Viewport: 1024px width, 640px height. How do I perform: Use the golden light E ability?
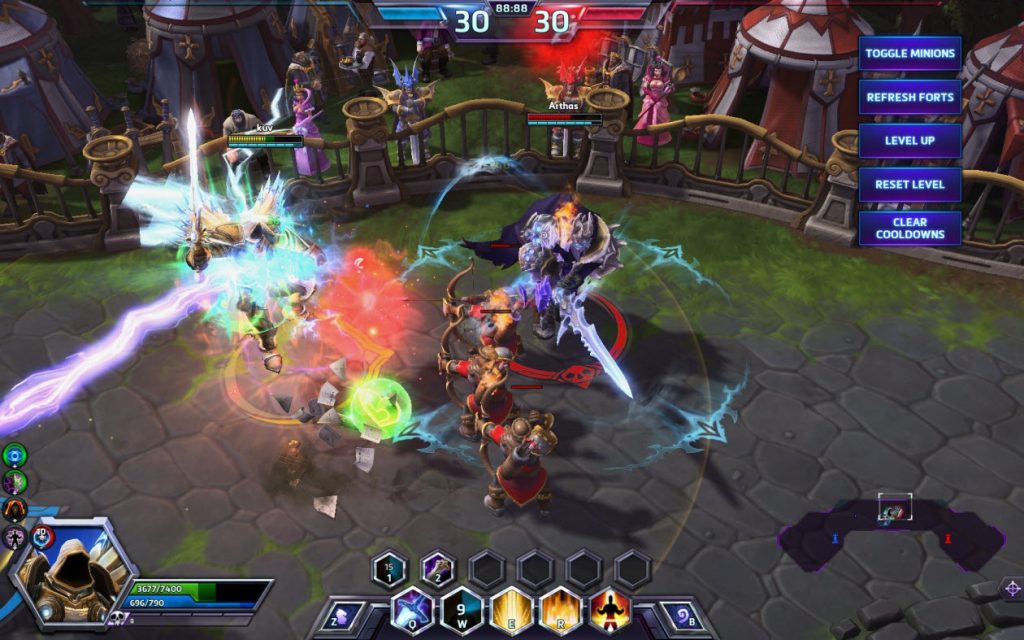pos(511,609)
